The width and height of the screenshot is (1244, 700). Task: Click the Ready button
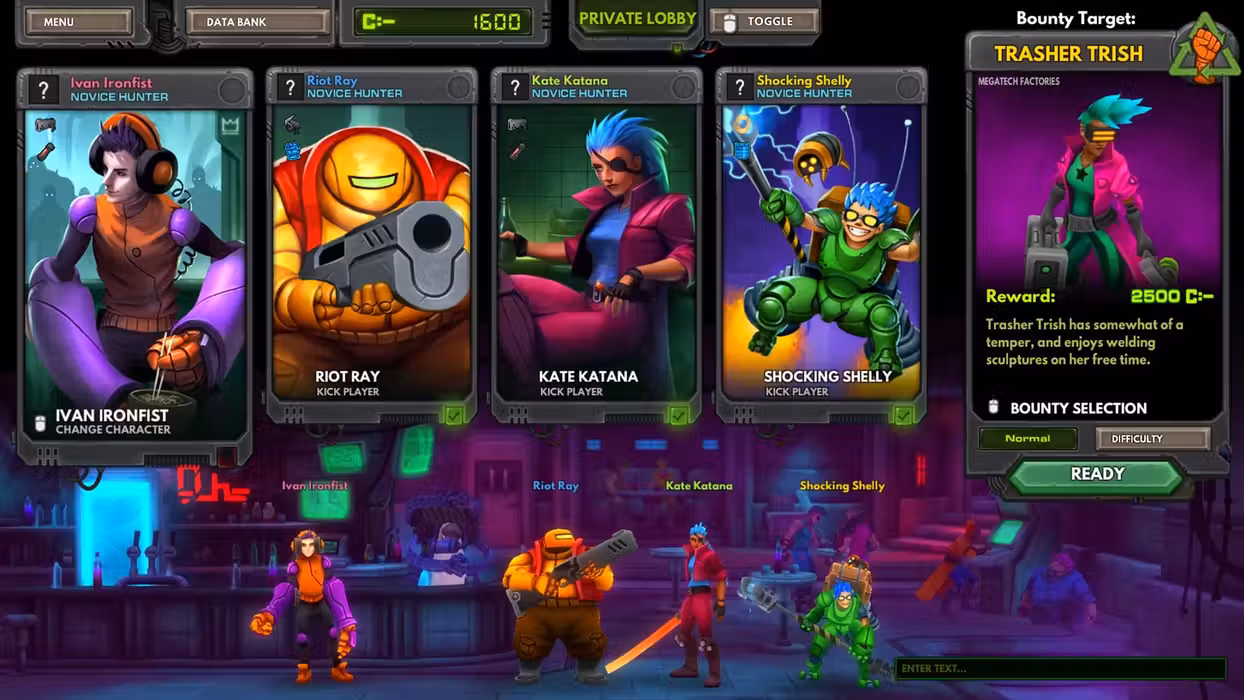pyautogui.click(x=1097, y=475)
